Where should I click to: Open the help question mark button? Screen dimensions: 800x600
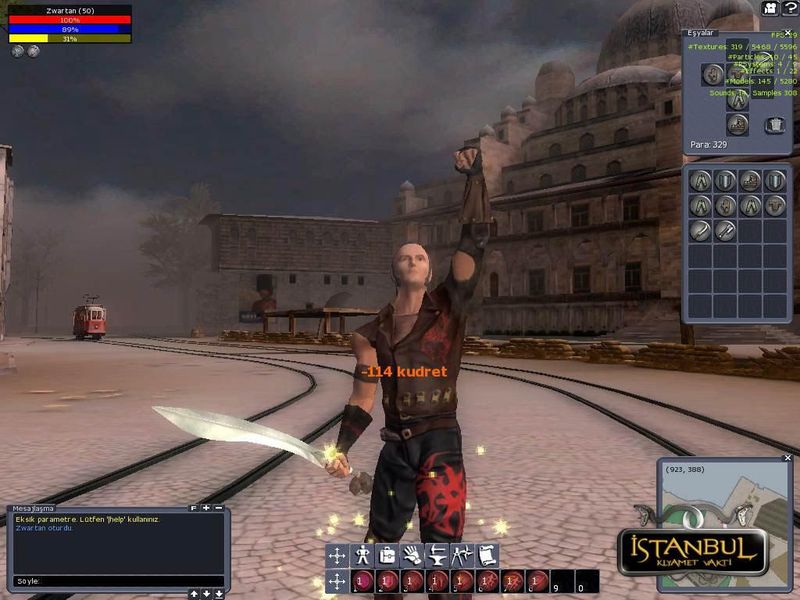789,8
